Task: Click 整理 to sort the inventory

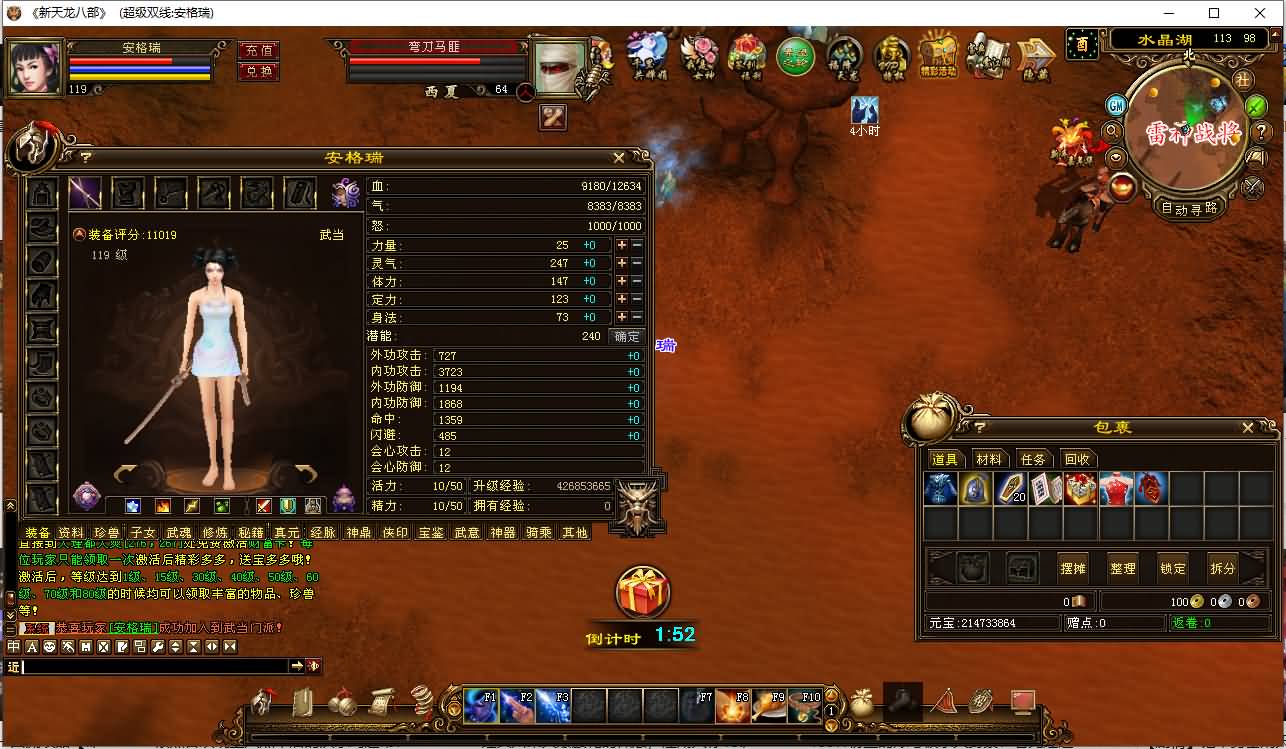Action: click(x=1123, y=568)
